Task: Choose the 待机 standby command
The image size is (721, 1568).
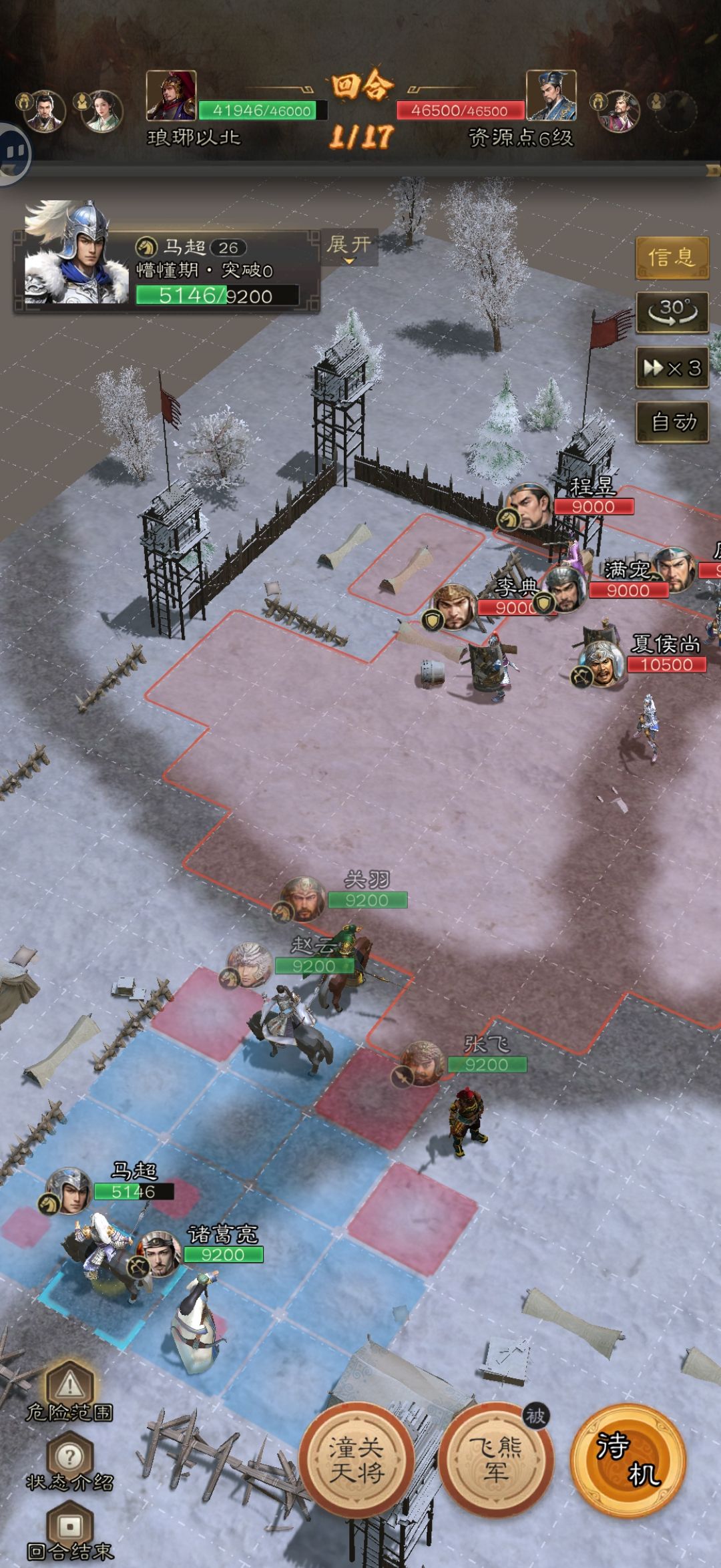Action: (x=628, y=1460)
